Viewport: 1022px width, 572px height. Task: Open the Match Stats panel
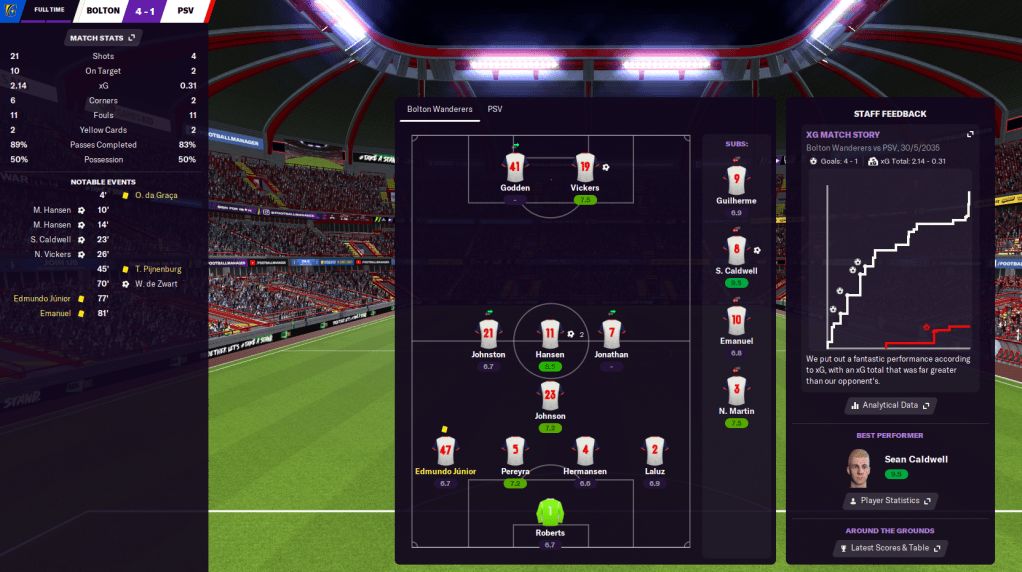point(103,38)
